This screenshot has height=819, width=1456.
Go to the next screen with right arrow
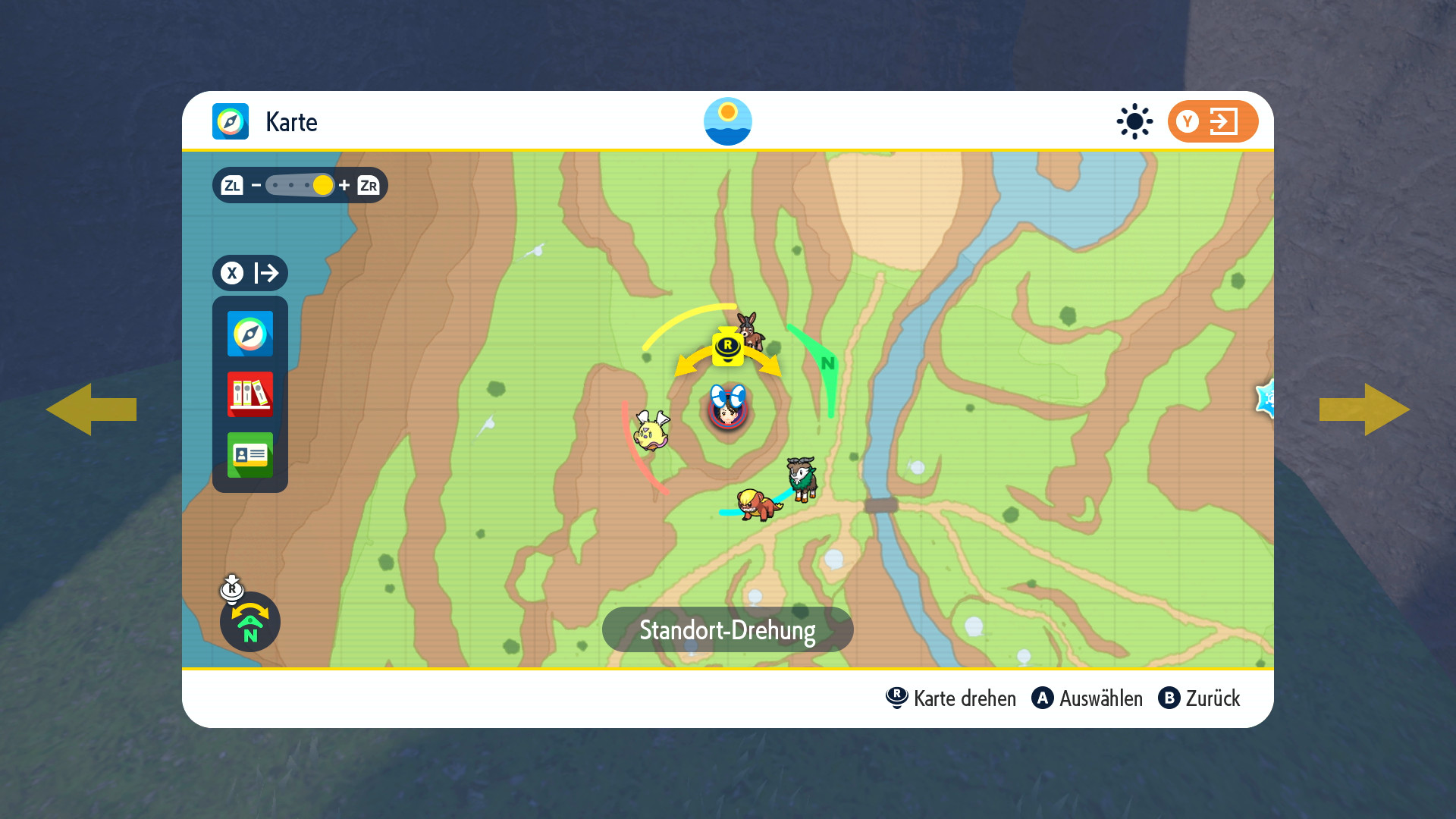tap(1364, 409)
